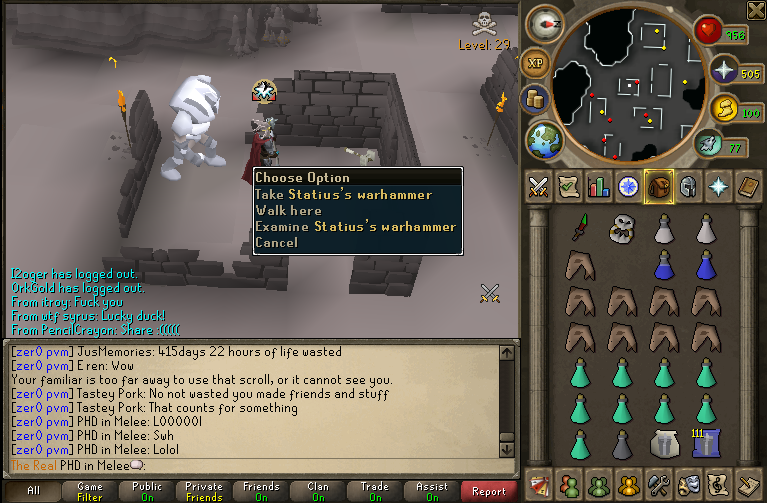Image resolution: width=767 pixels, height=503 pixels.
Task: Toggle the XP counter button
Action: tap(535, 63)
